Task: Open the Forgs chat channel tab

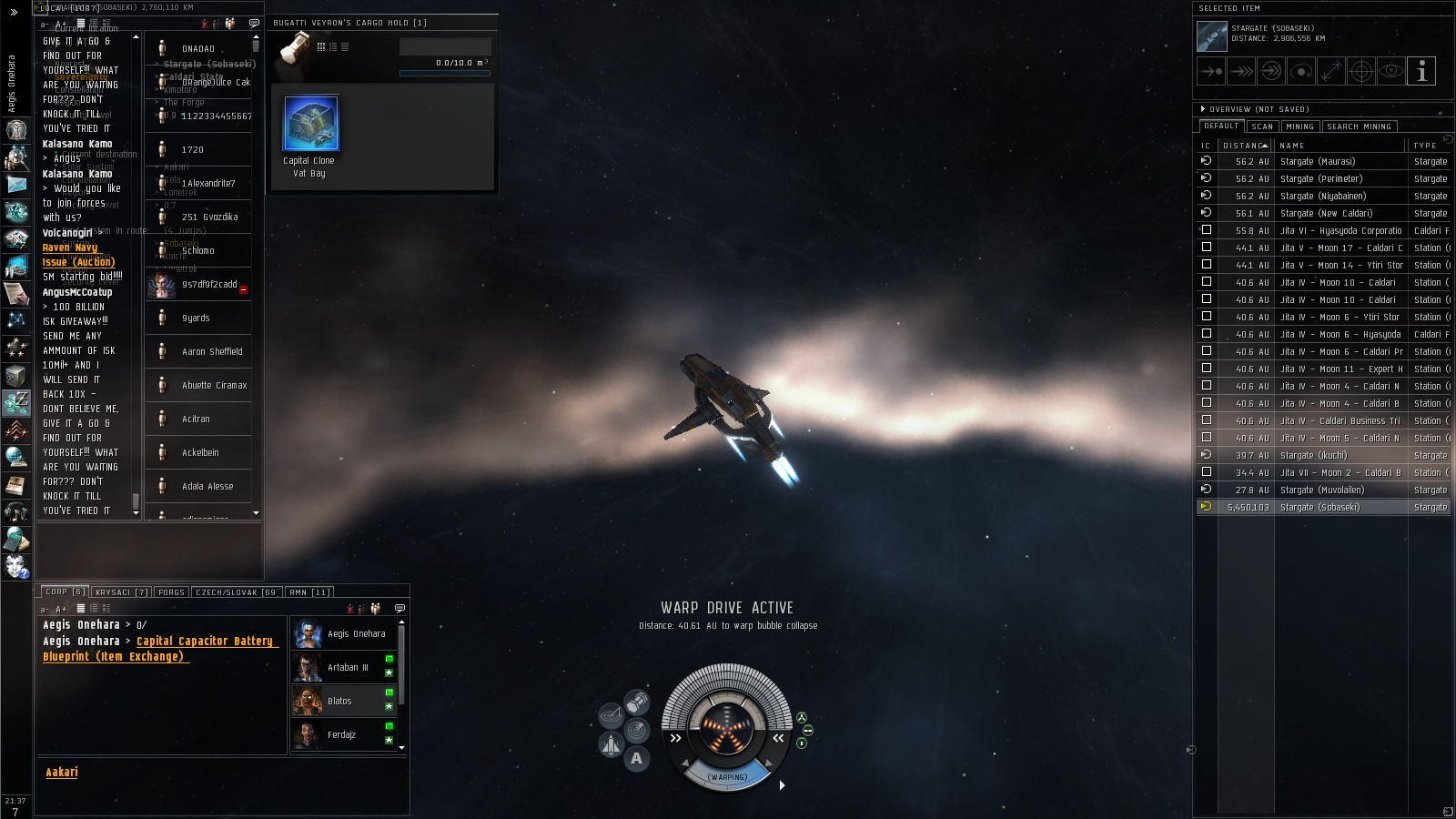Action: point(171,592)
